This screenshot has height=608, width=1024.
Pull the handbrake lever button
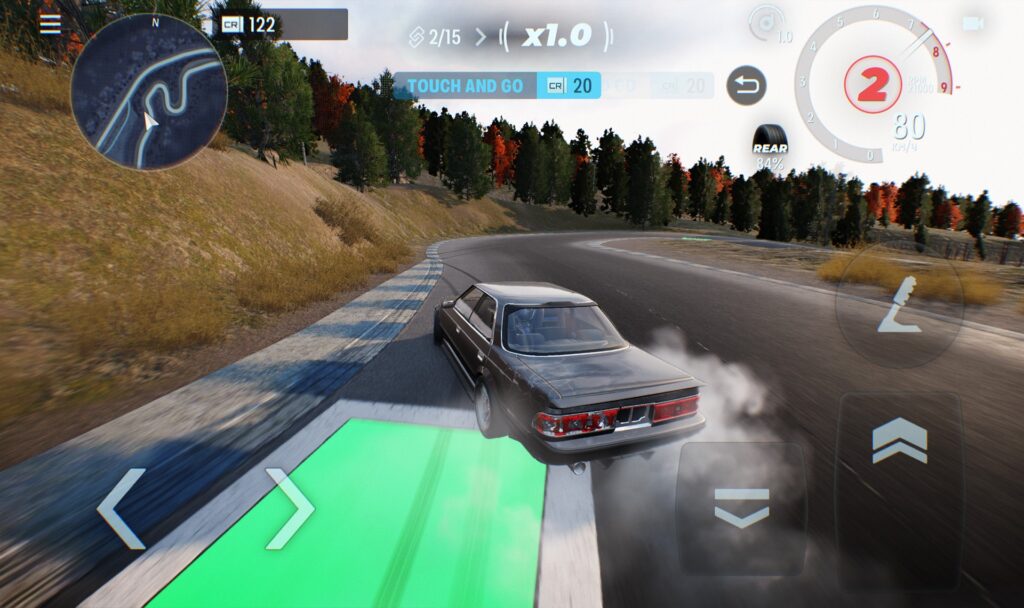tap(899, 305)
